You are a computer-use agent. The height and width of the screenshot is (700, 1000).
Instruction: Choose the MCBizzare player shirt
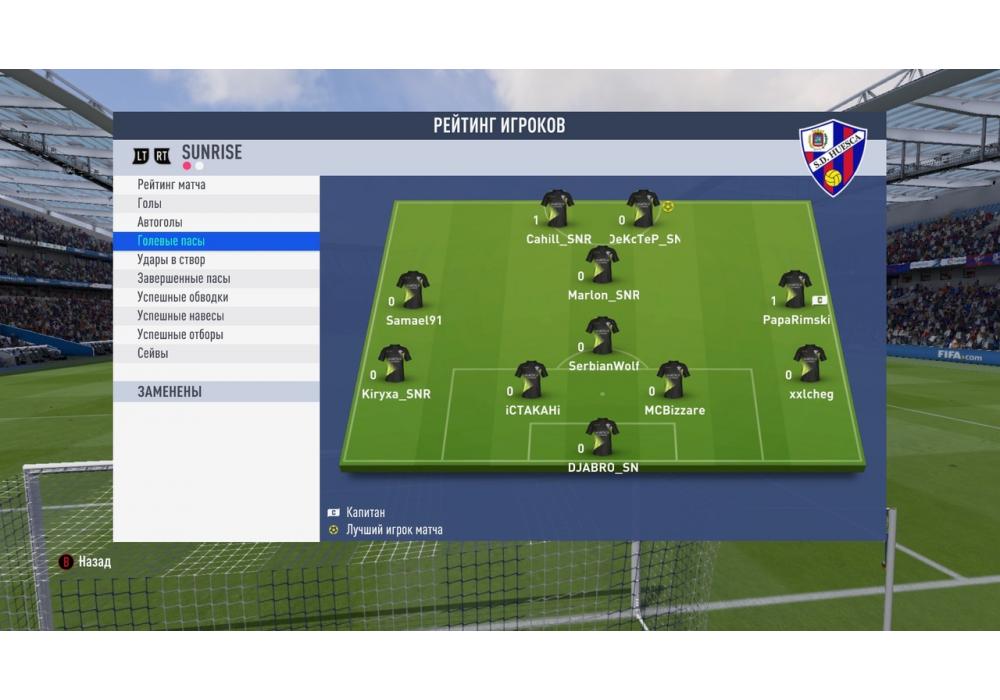coord(673,381)
